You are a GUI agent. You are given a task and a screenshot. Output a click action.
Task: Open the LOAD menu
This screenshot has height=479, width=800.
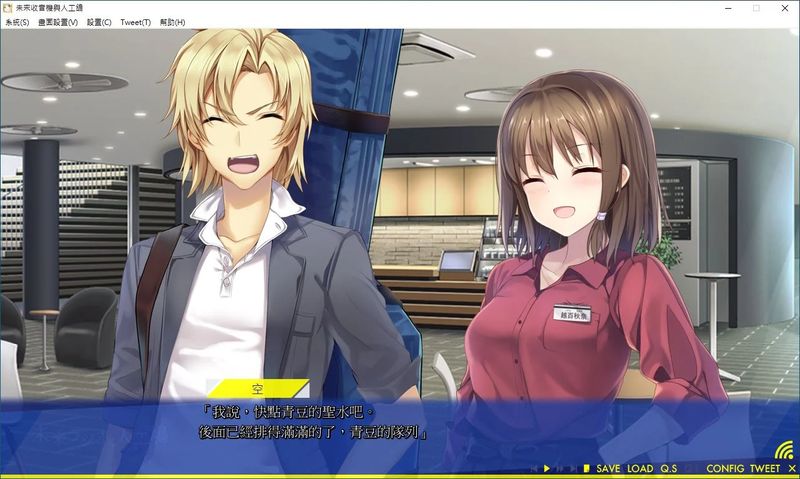[x=640, y=469]
